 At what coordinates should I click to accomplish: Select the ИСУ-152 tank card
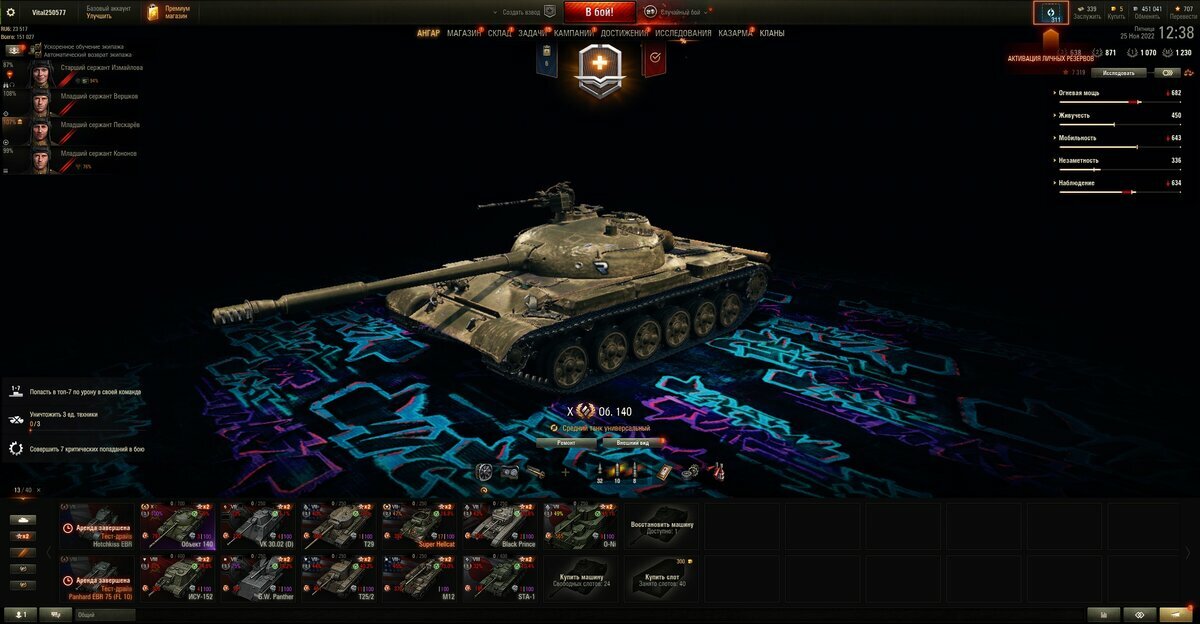tap(177, 578)
